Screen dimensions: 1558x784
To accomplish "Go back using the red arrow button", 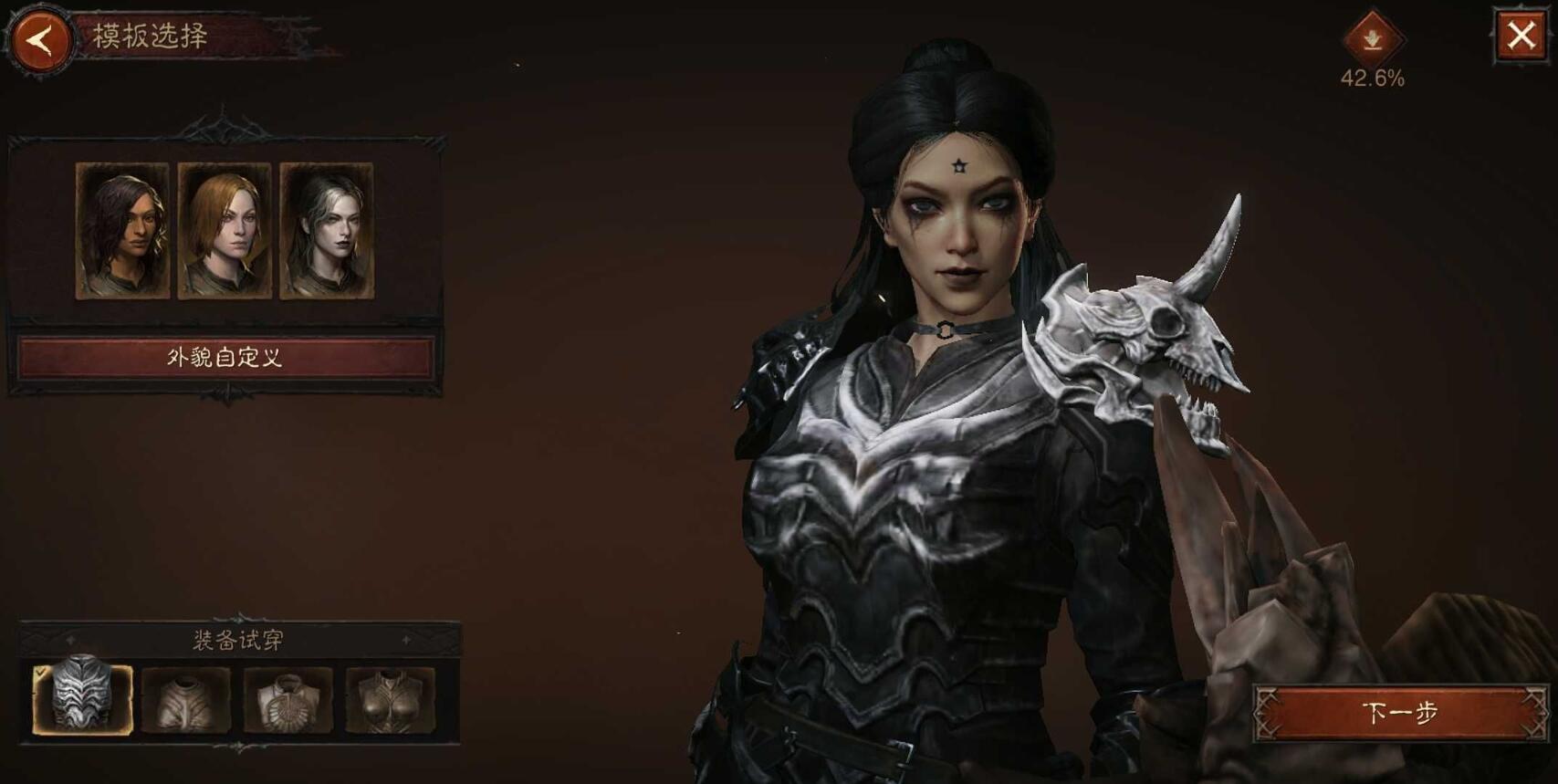I will [39, 40].
